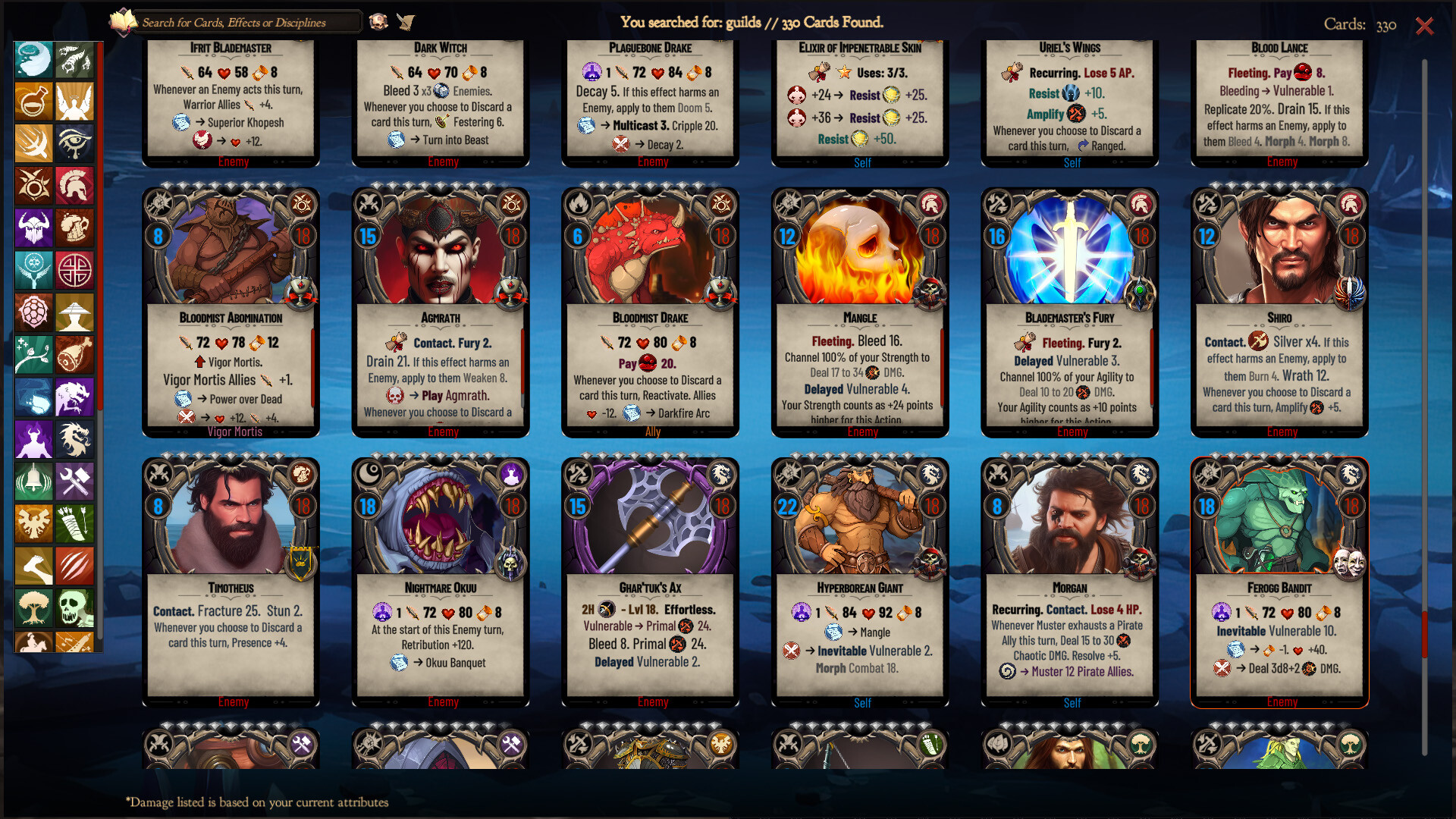Click the phoenix guild filter icon
1456x819 pixels.
click(33, 523)
